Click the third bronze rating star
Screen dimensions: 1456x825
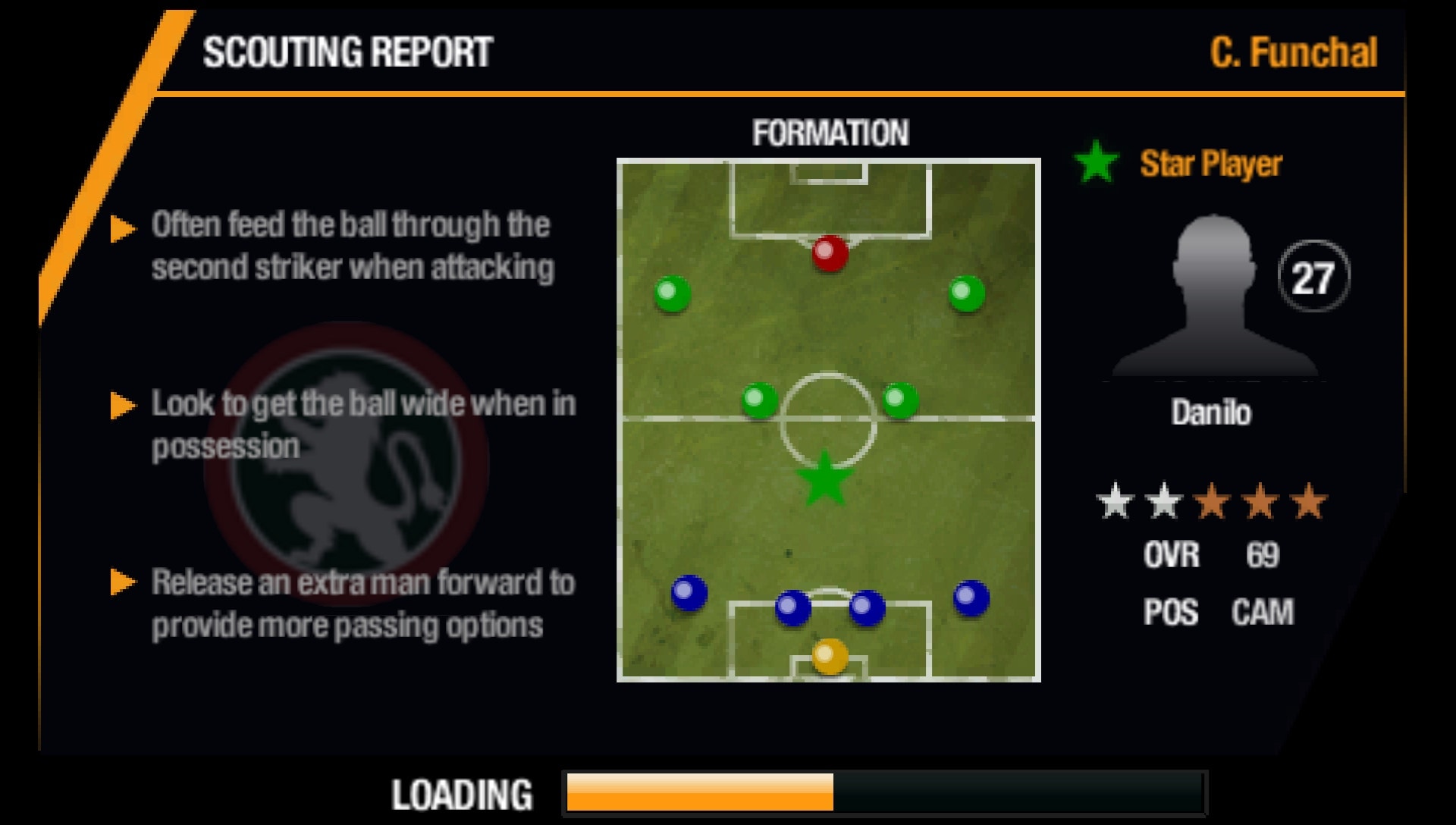[1213, 499]
